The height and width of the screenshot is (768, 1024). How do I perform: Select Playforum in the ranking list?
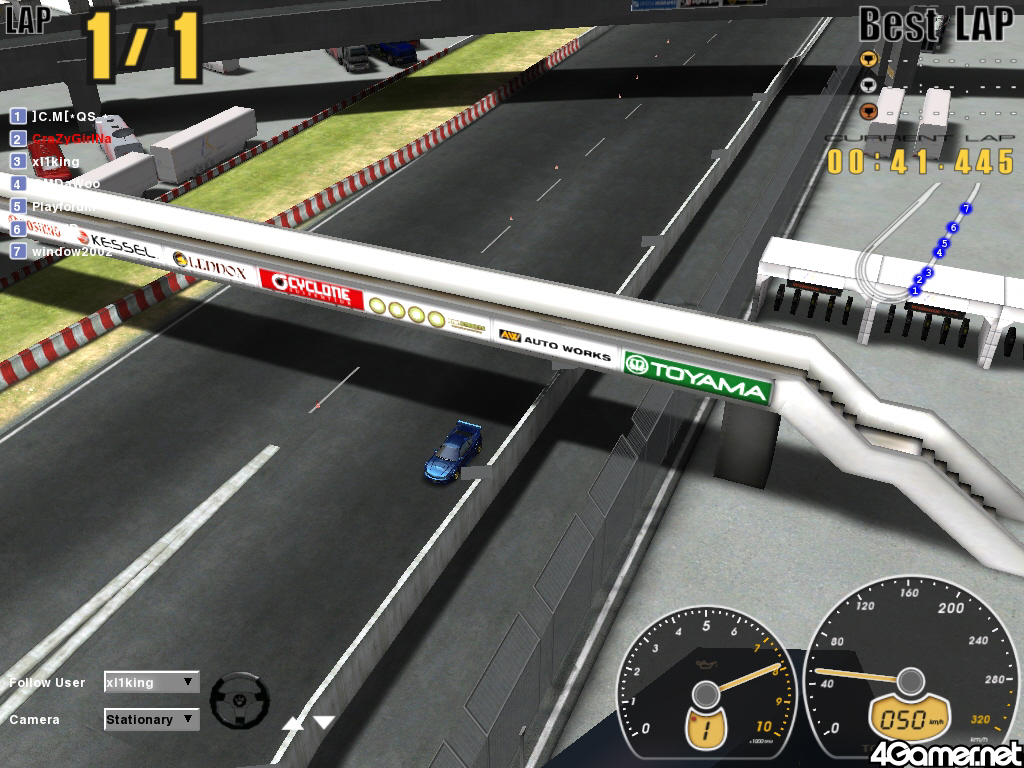click(x=62, y=207)
